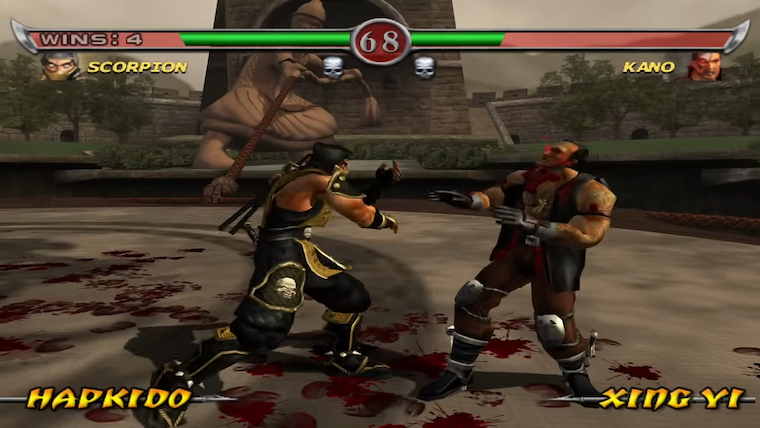Click Scorpion's character portrait
The image size is (760, 428).
pos(58,67)
